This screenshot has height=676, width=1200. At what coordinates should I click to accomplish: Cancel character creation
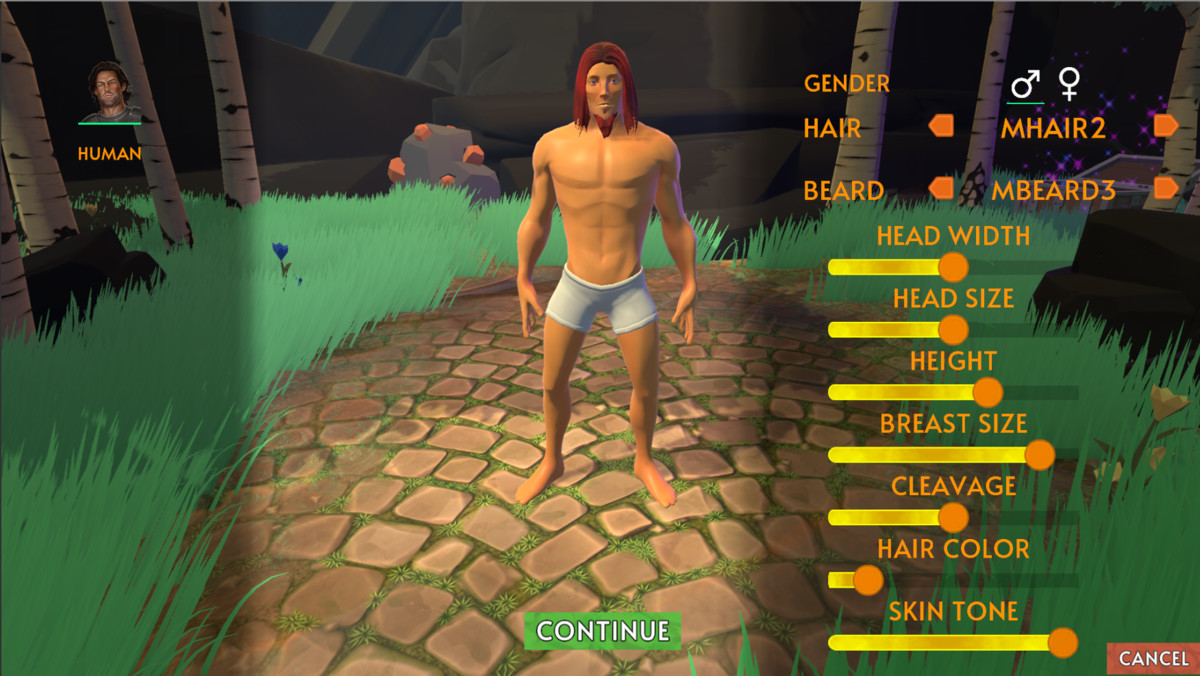pyautogui.click(x=1153, y=658)
